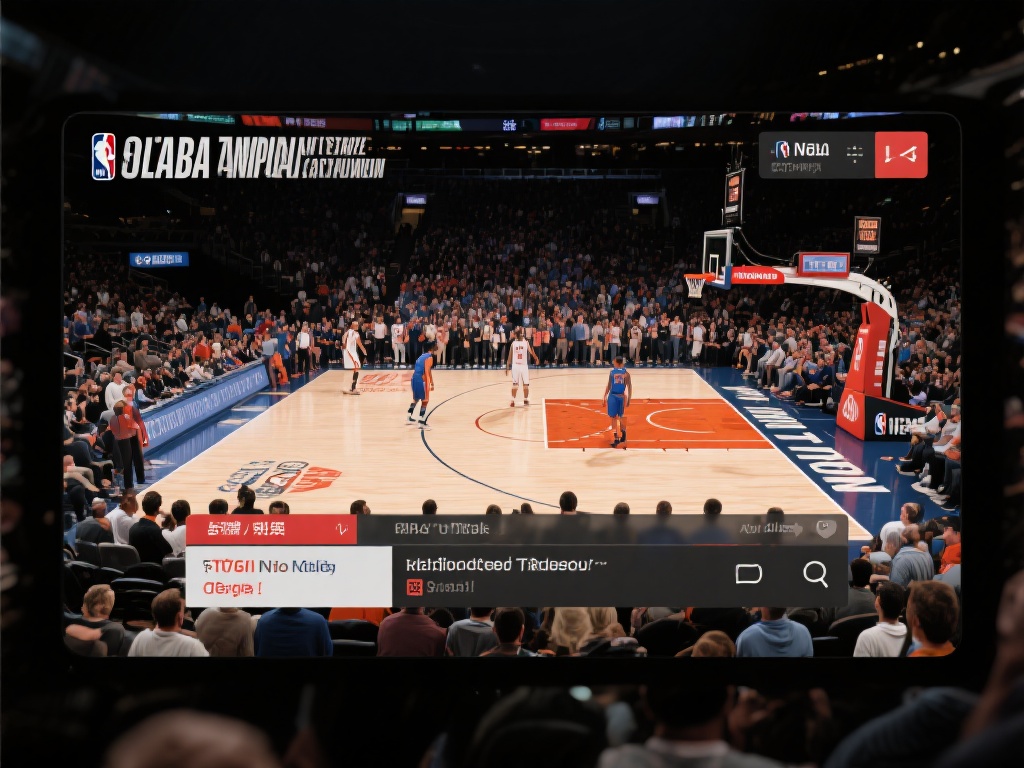Click the red button in the top-right panel

tap(901, 155)
